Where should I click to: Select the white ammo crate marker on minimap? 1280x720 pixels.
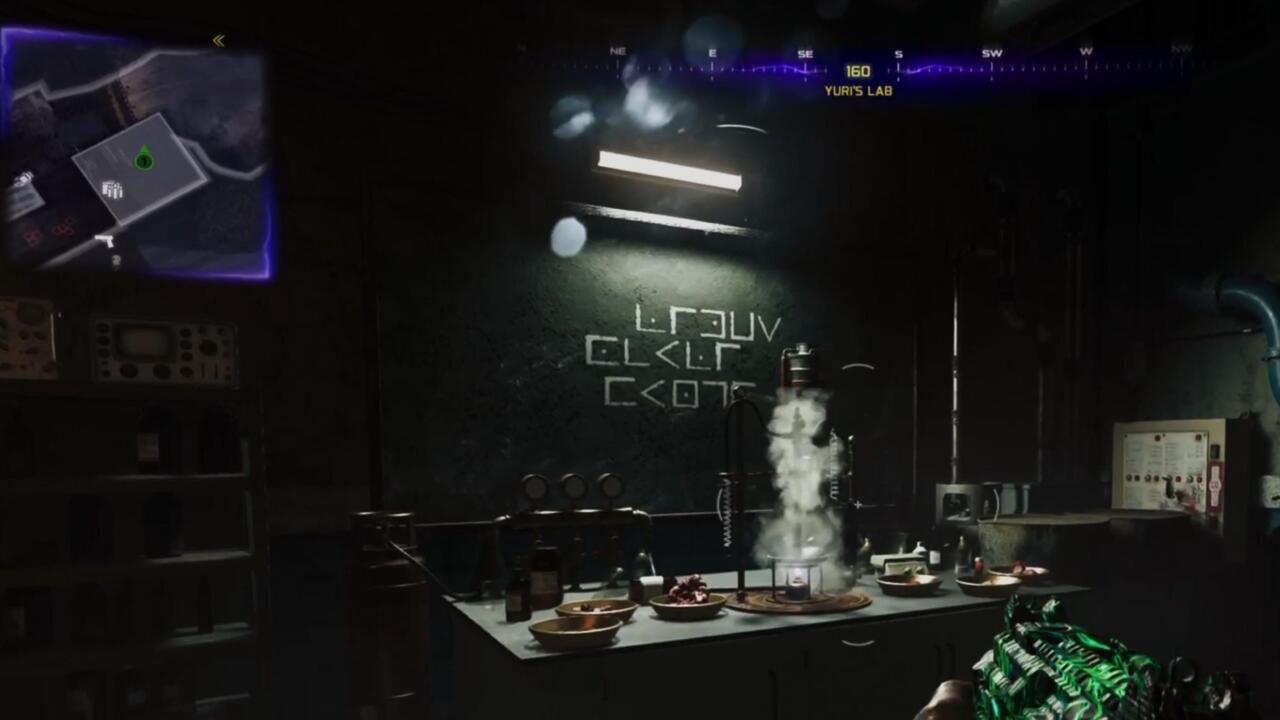(112, 189)
